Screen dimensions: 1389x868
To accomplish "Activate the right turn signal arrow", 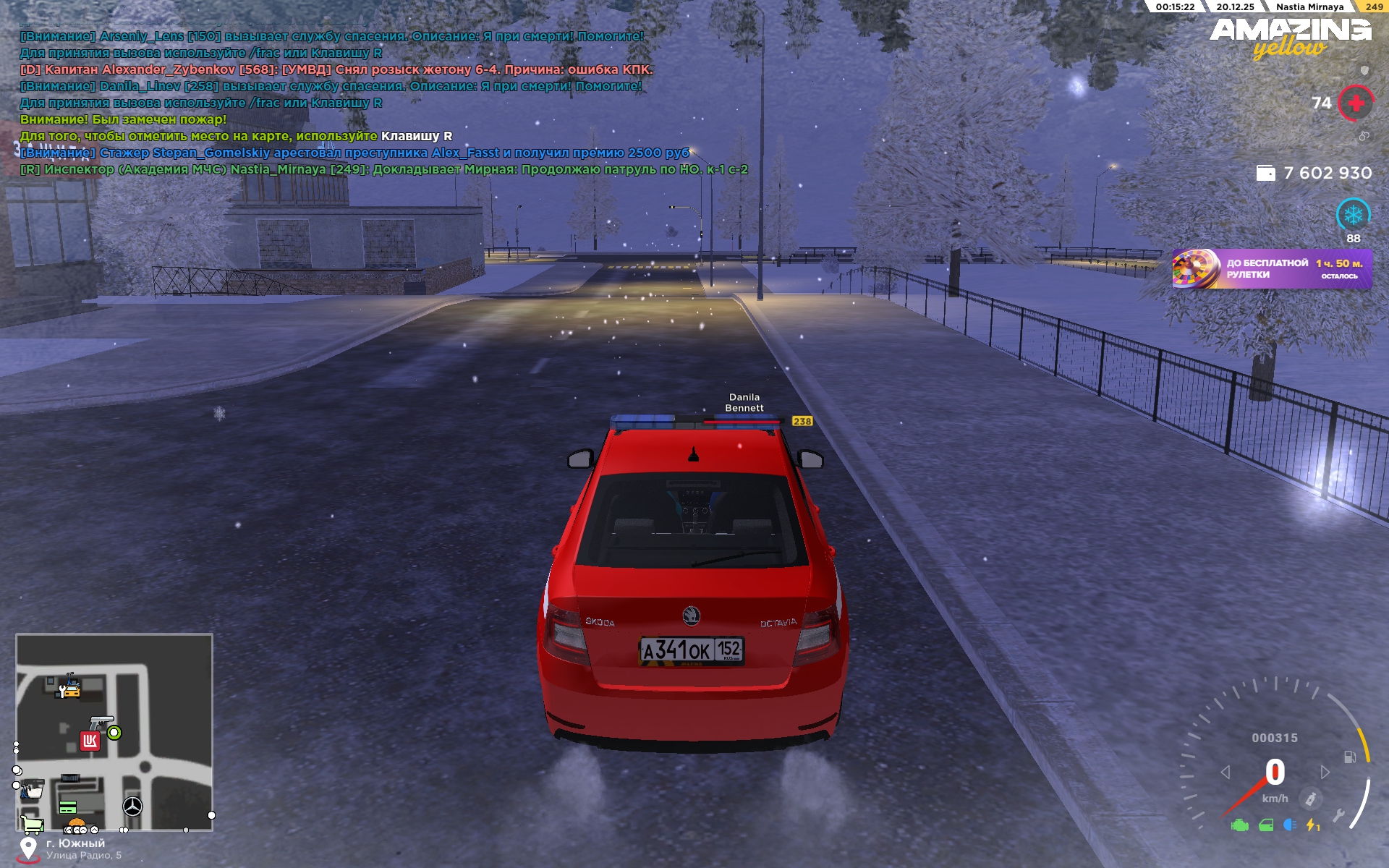I will pos(1325,773).
